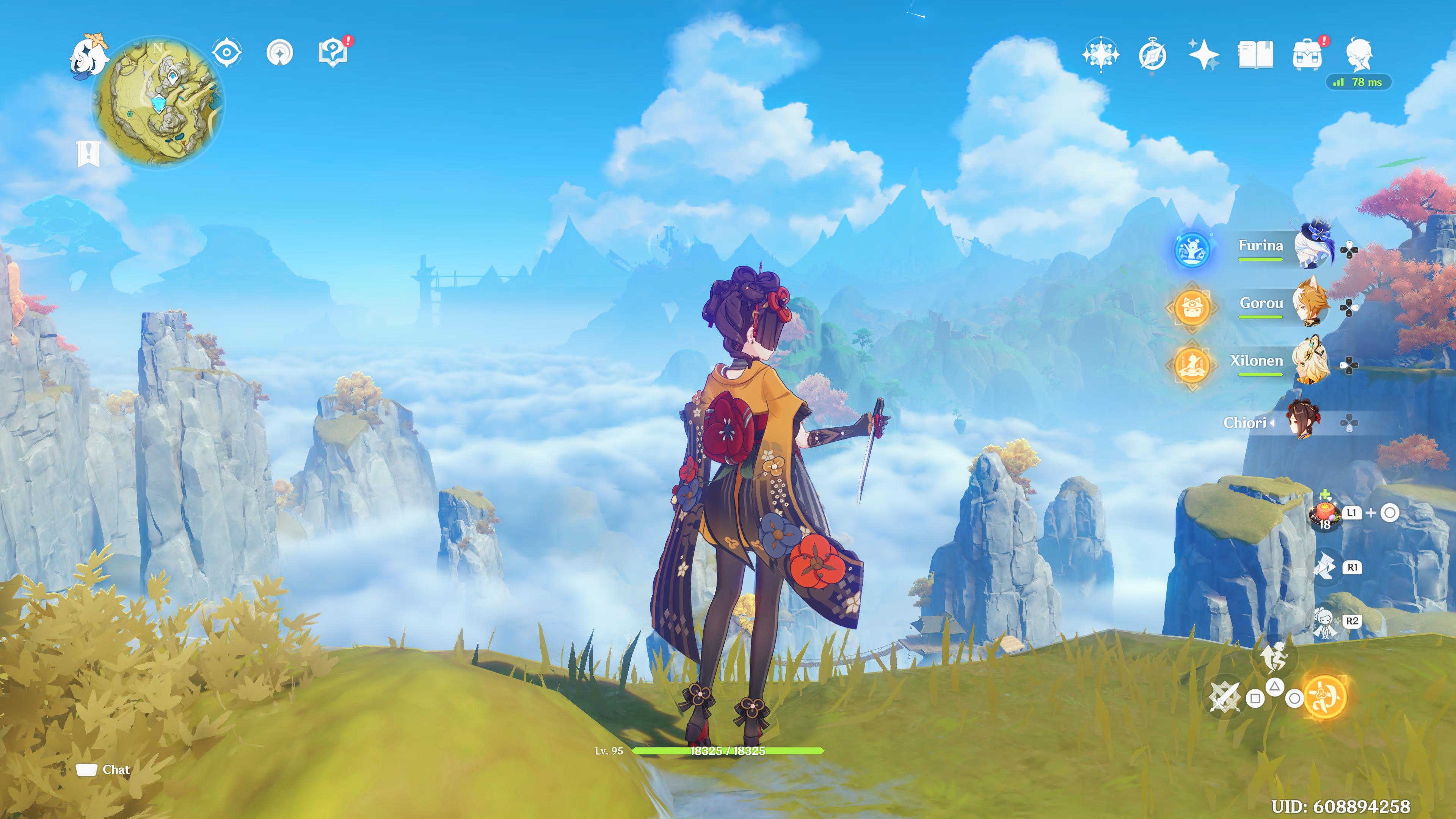Open the character profile head icon

pyautogui.click(x=1359, y=55)
